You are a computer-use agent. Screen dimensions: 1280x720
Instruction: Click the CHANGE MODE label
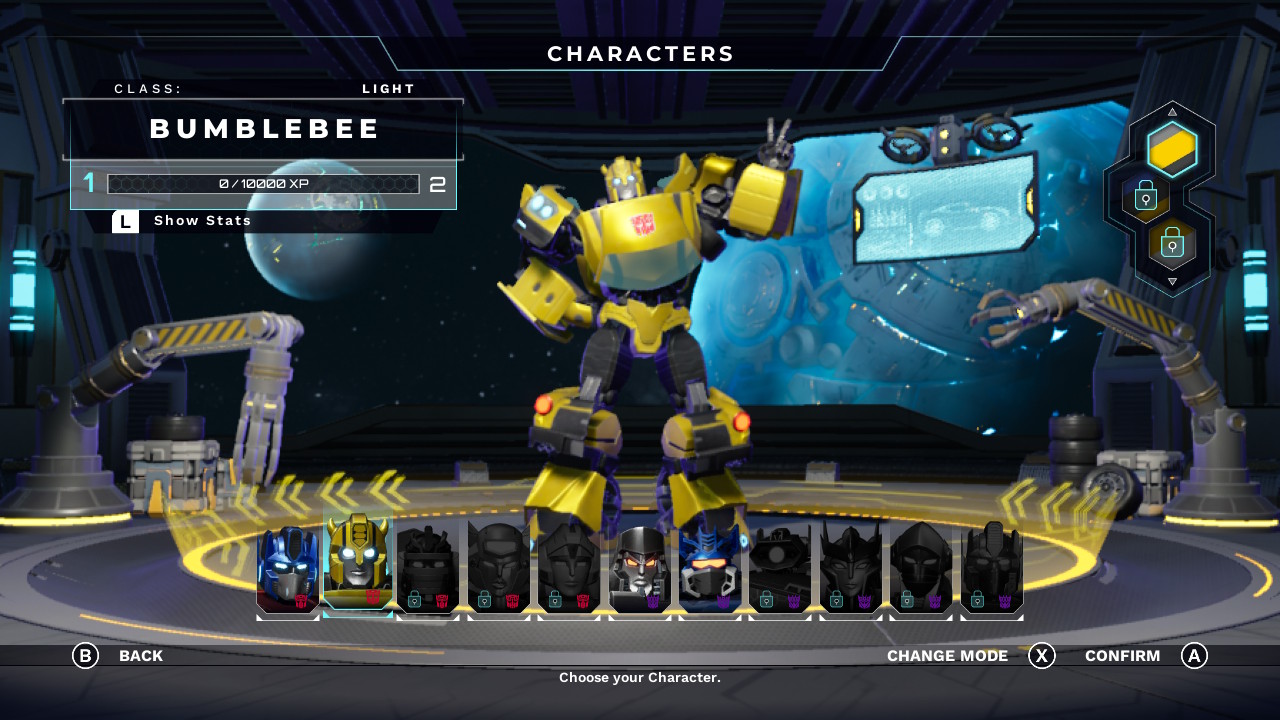click(947, 656)
